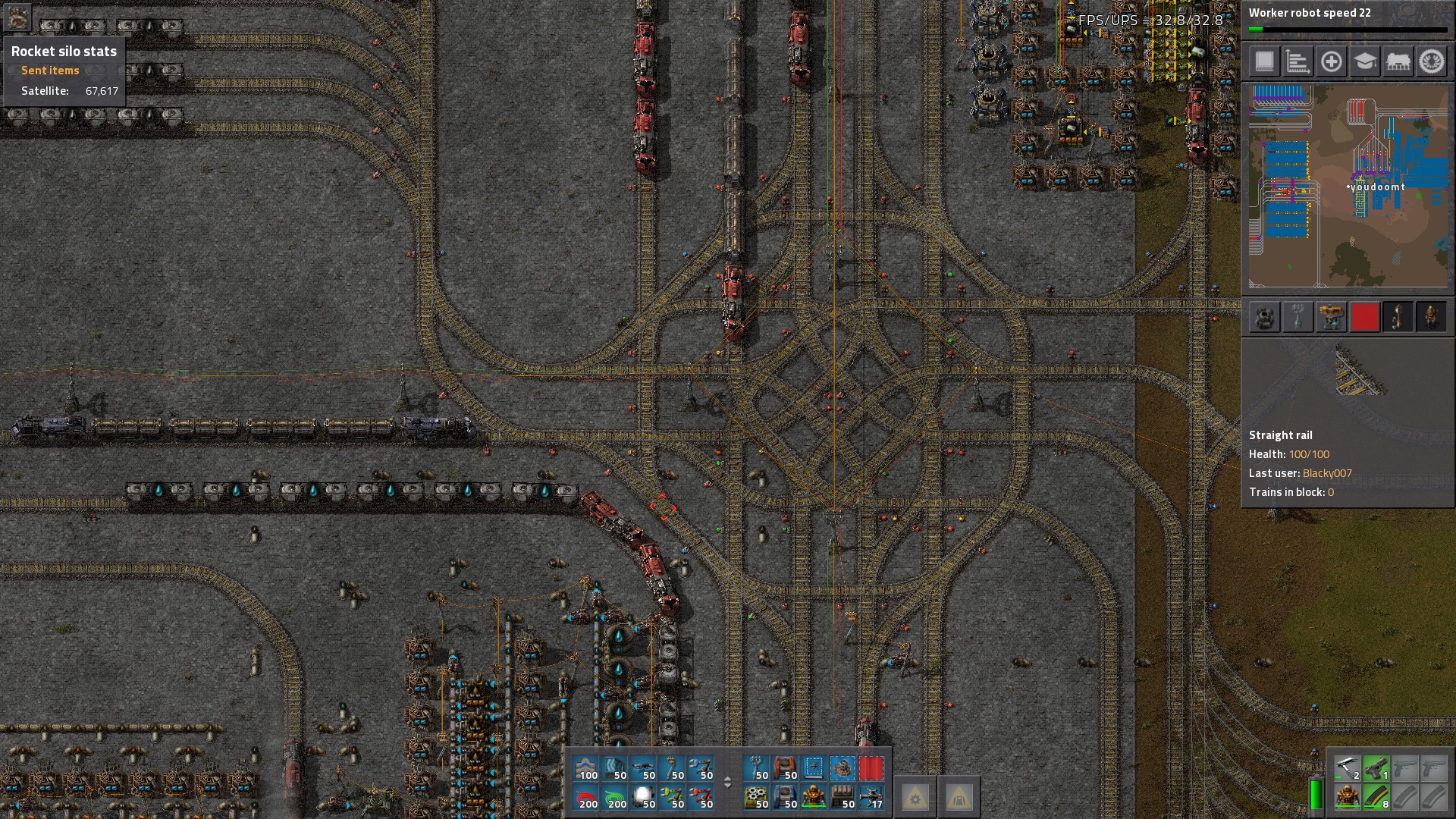1456x819 pixels.
Task: Click the pickaxe tool slot
Action: [1347, 768]
